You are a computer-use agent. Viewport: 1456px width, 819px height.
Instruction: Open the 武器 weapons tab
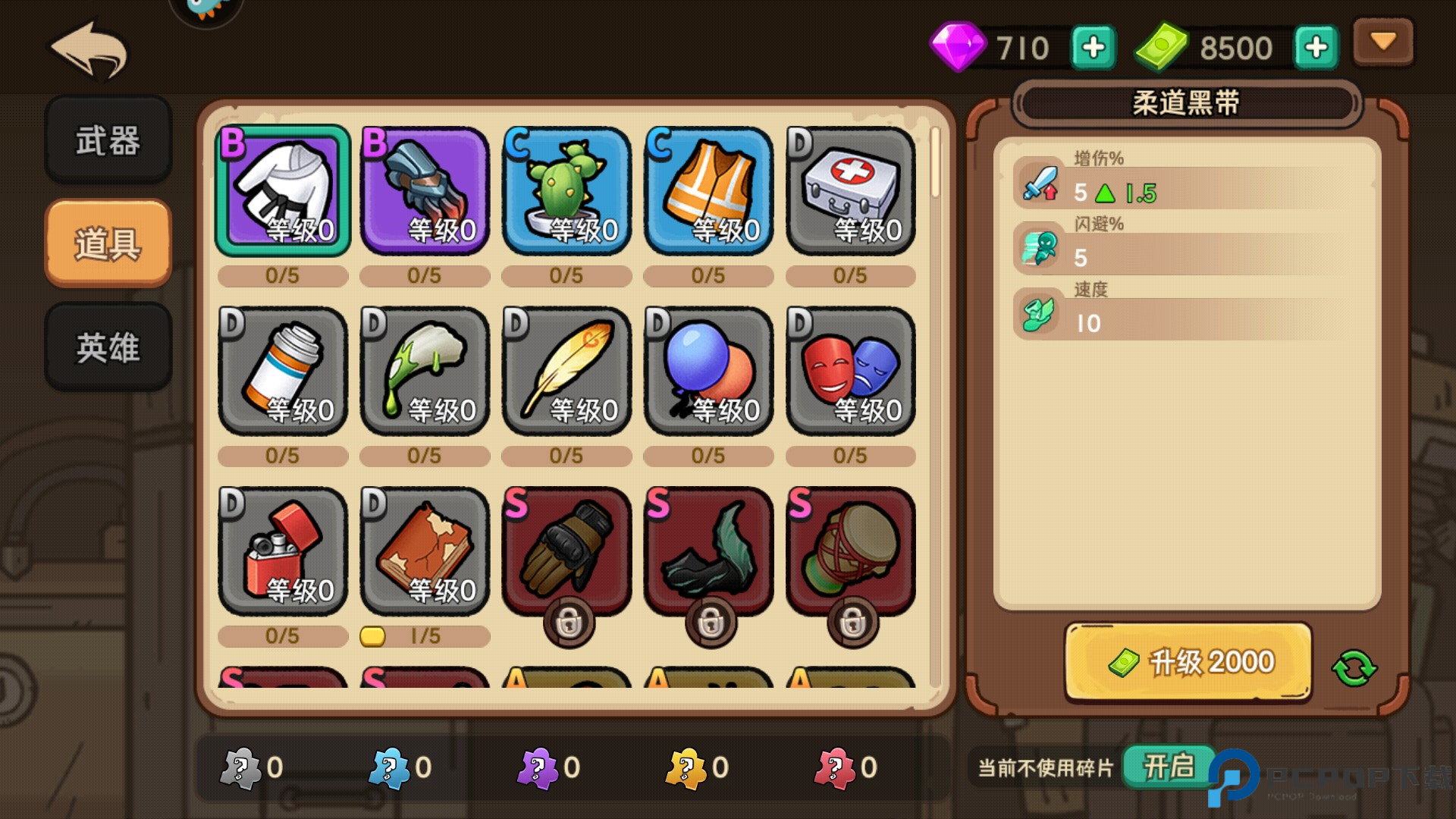108,140
